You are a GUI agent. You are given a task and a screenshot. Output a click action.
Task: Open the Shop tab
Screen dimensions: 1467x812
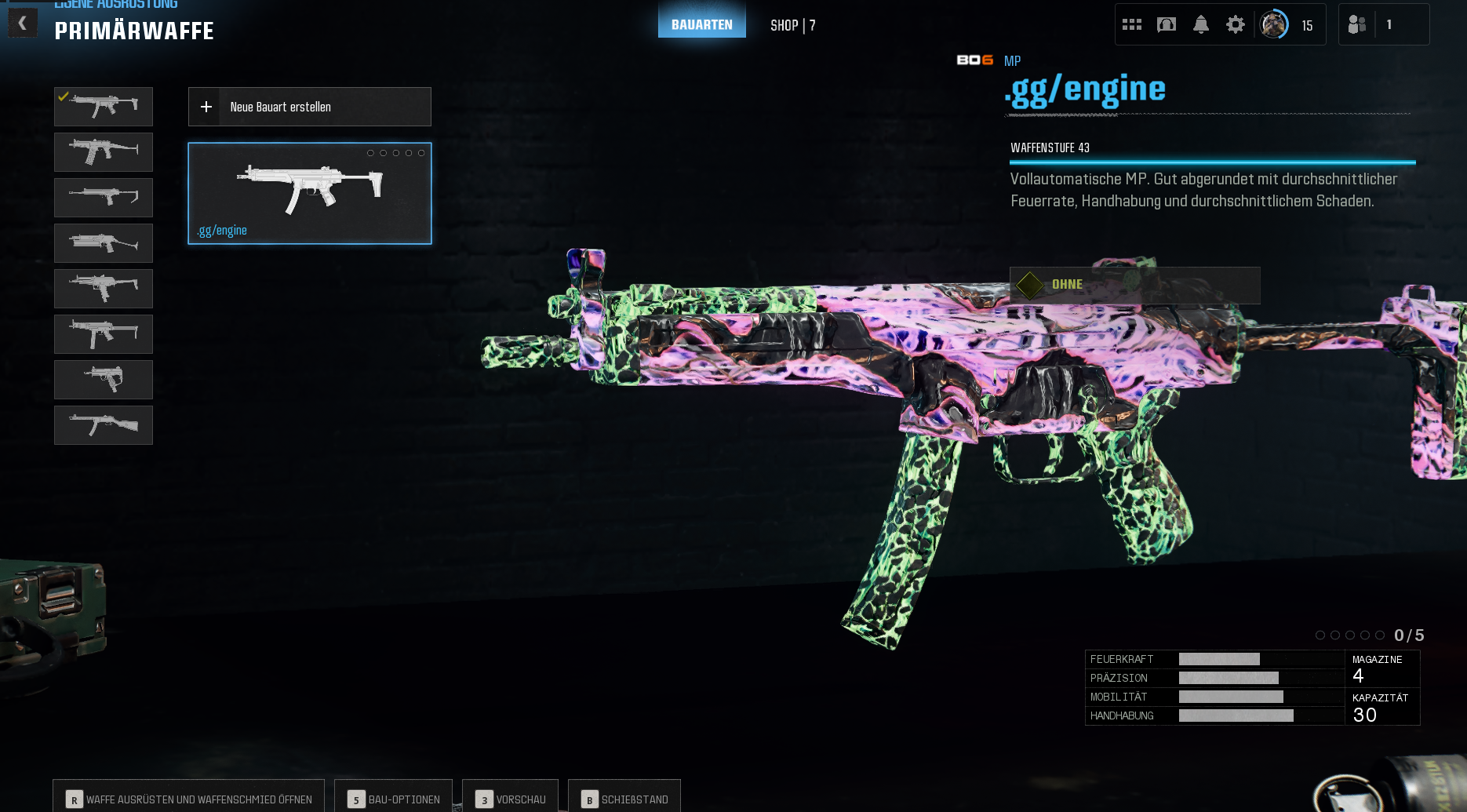(792, 25)
